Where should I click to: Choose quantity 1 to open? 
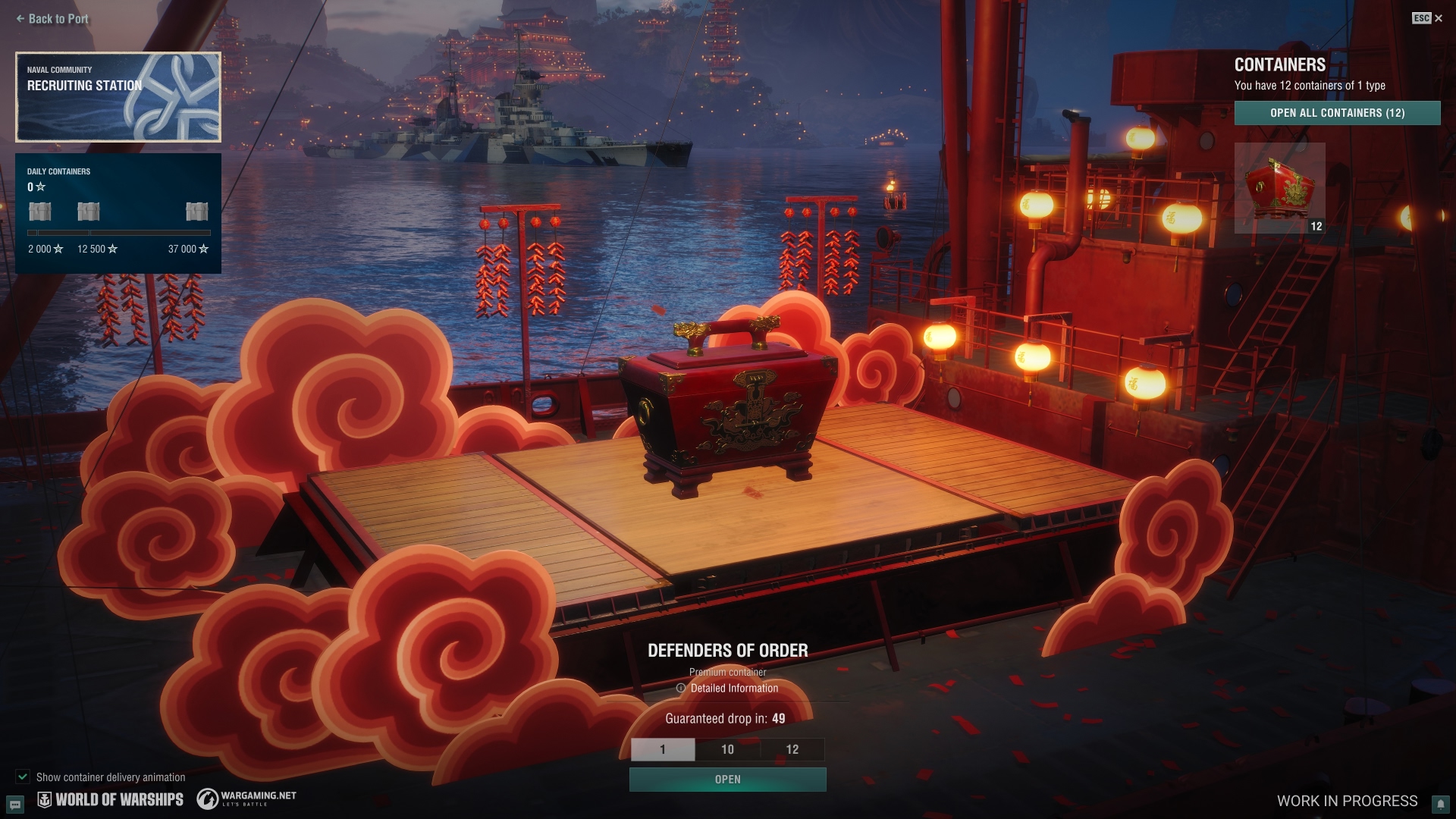point(663,749)
